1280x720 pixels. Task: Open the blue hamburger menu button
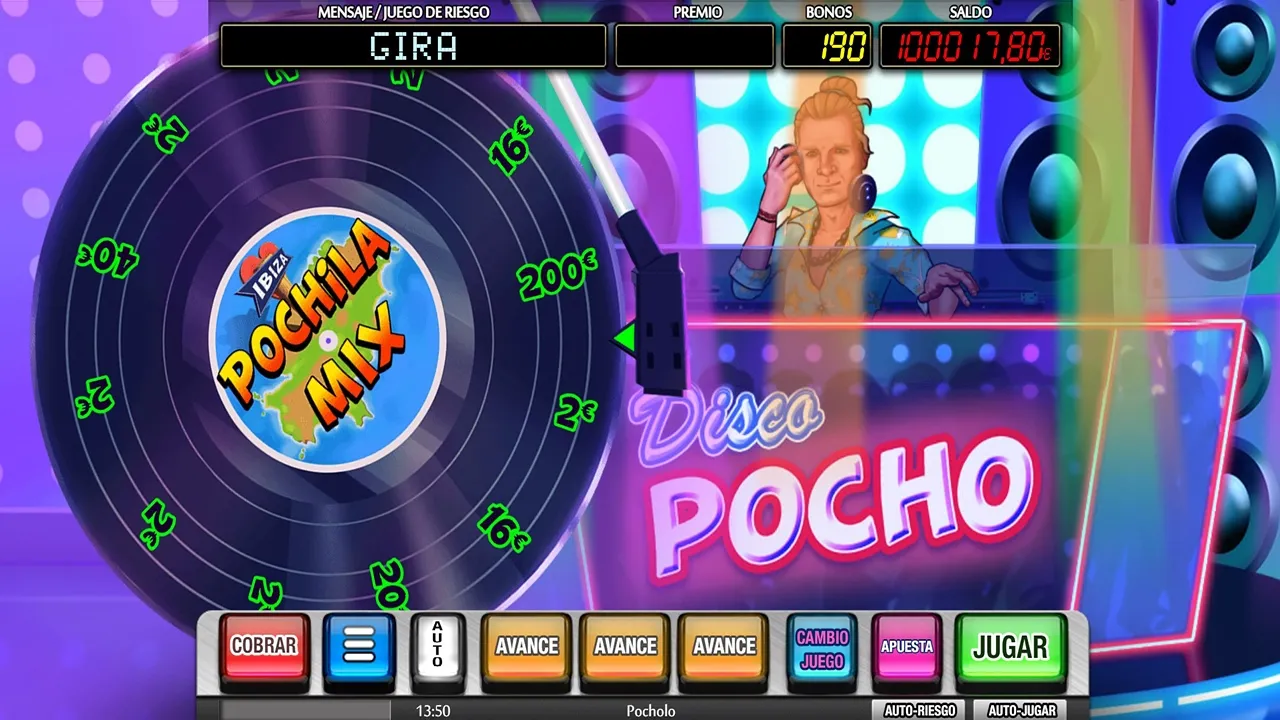359,649
